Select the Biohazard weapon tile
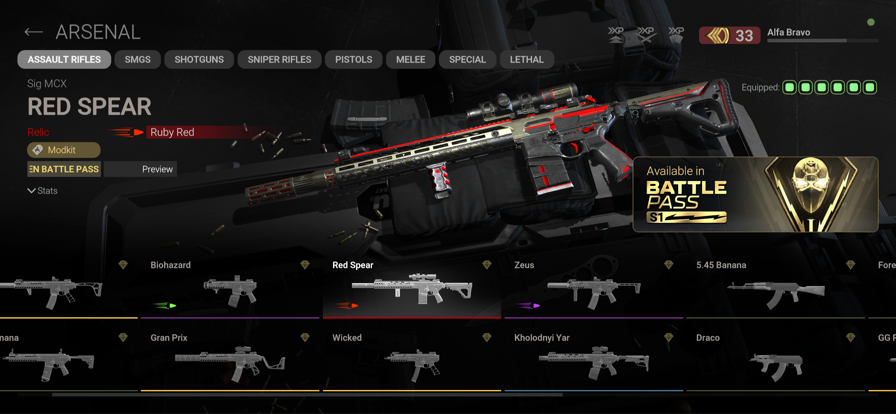Screen dimensions: 896x414 [230, 288]
